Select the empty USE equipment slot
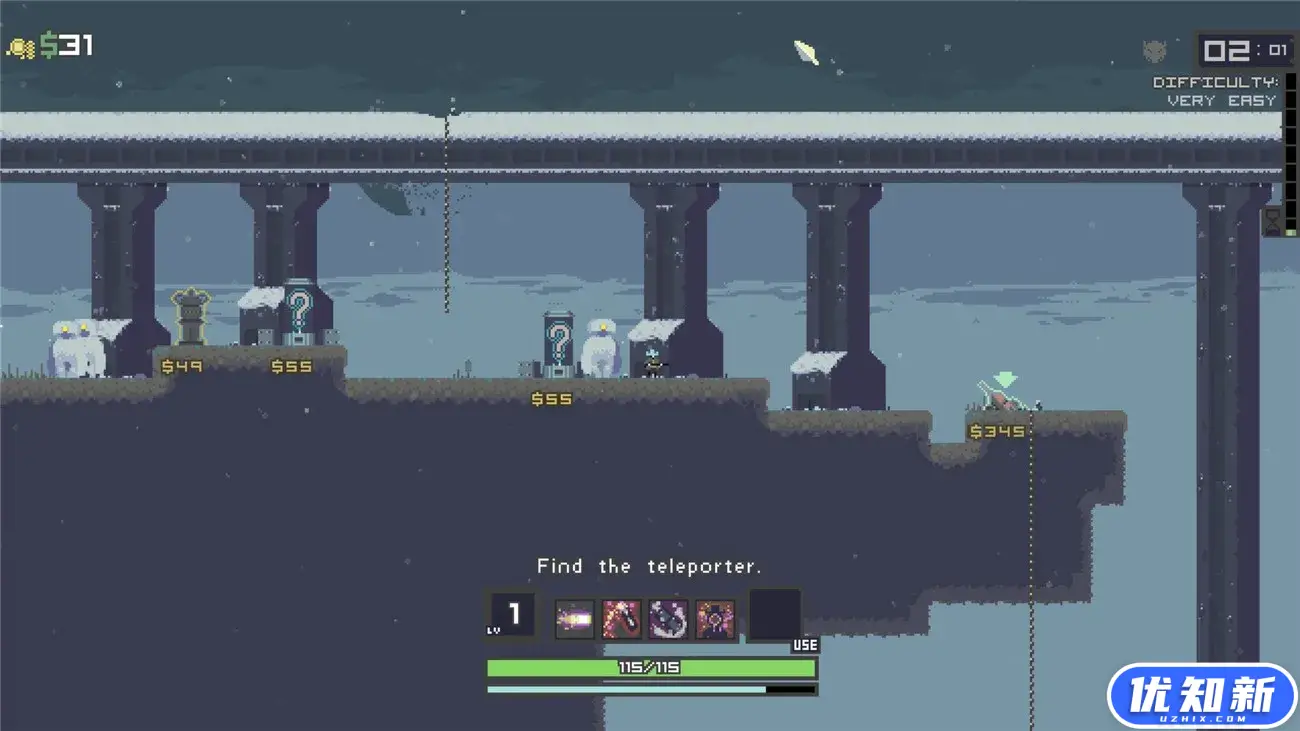 click(x=775, y=615)
